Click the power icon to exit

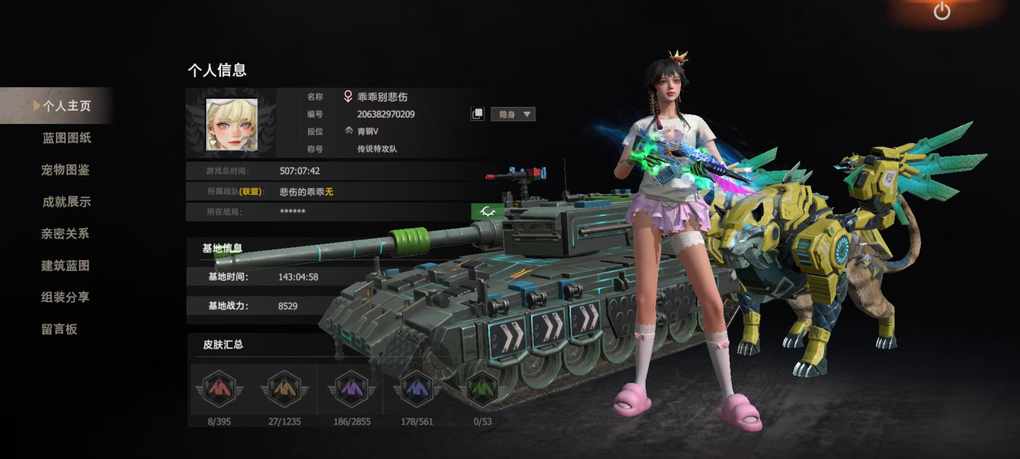[x=942, y=12]
